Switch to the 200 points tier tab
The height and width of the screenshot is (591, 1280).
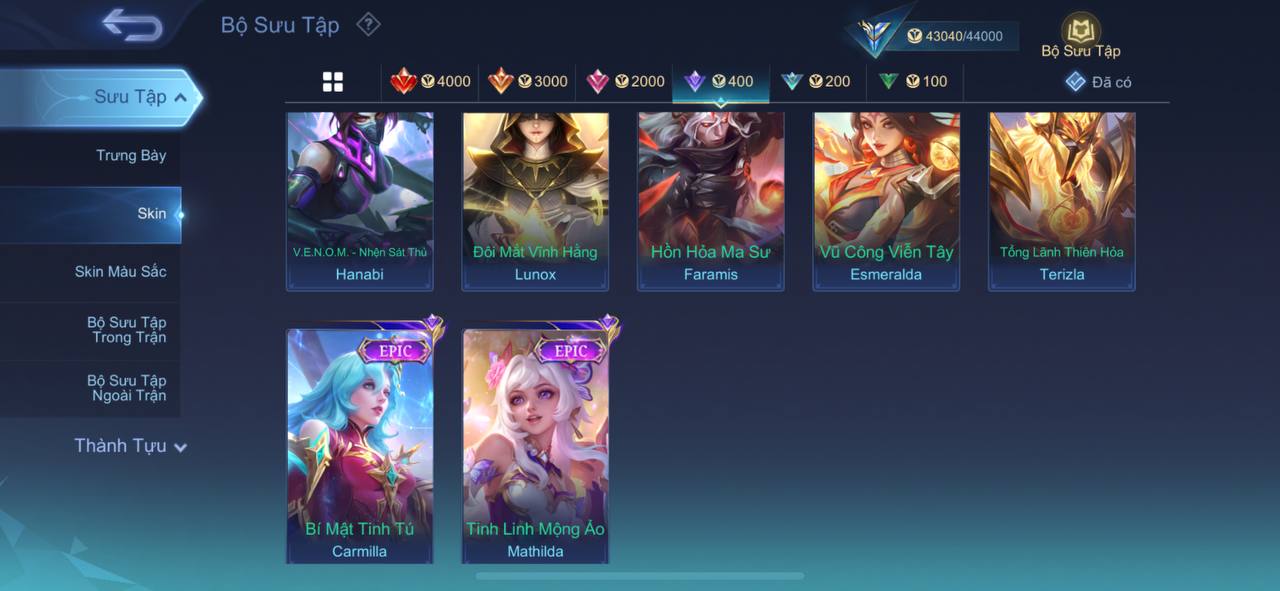coord(816,82)
